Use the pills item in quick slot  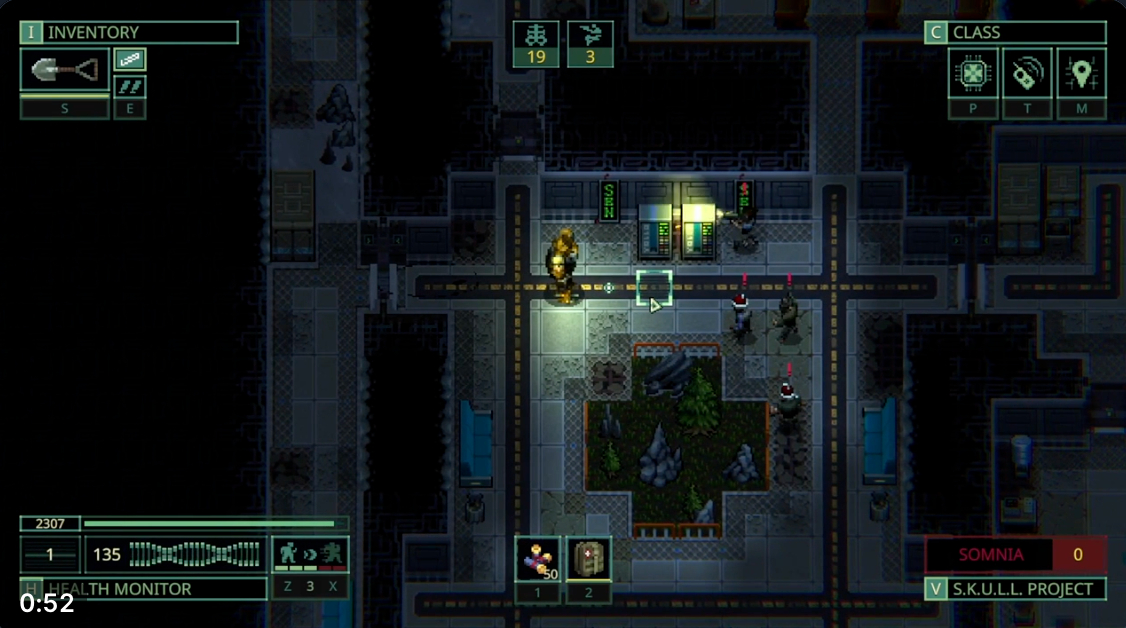(x=537, y=559)
